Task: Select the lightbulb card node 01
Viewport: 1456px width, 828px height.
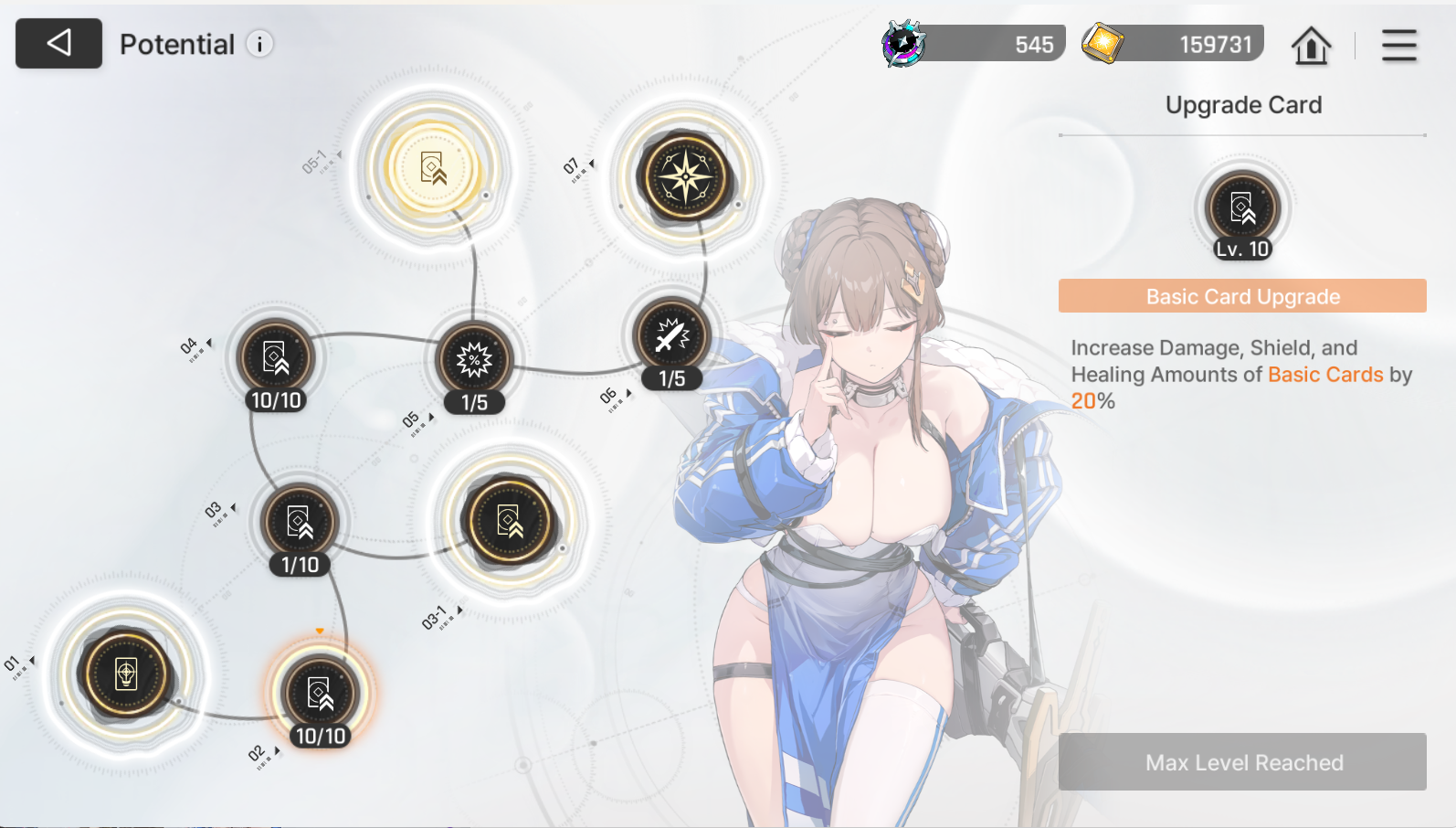Action: point(126,674)
